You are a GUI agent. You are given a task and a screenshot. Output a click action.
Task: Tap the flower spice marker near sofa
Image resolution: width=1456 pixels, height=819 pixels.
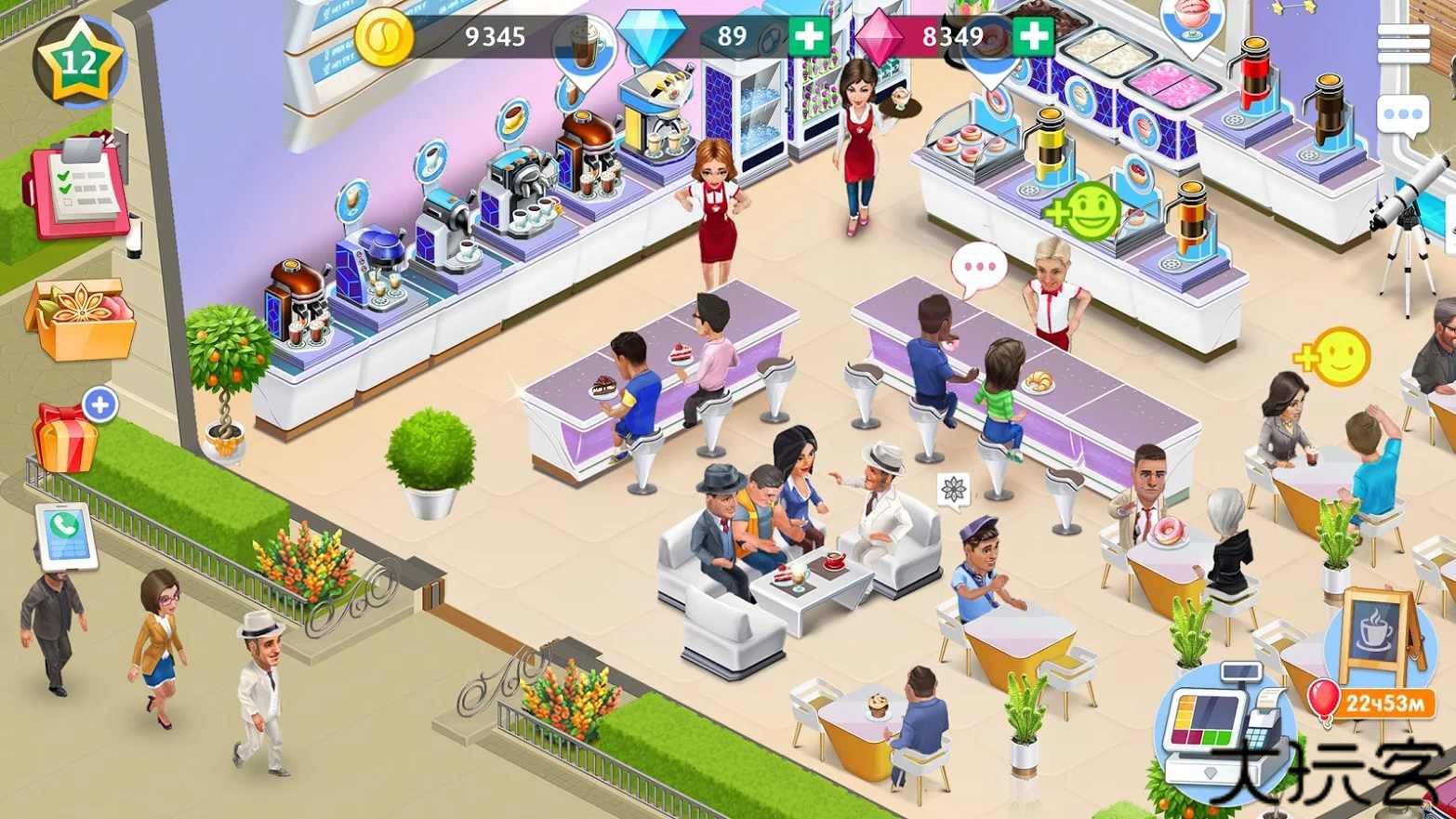pos(953,489)
